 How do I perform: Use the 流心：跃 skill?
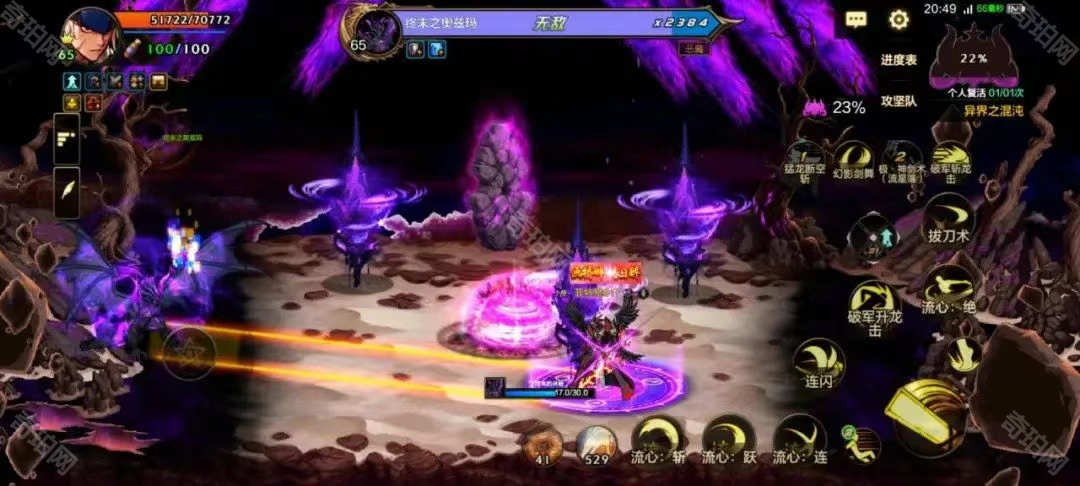point(729,437)
